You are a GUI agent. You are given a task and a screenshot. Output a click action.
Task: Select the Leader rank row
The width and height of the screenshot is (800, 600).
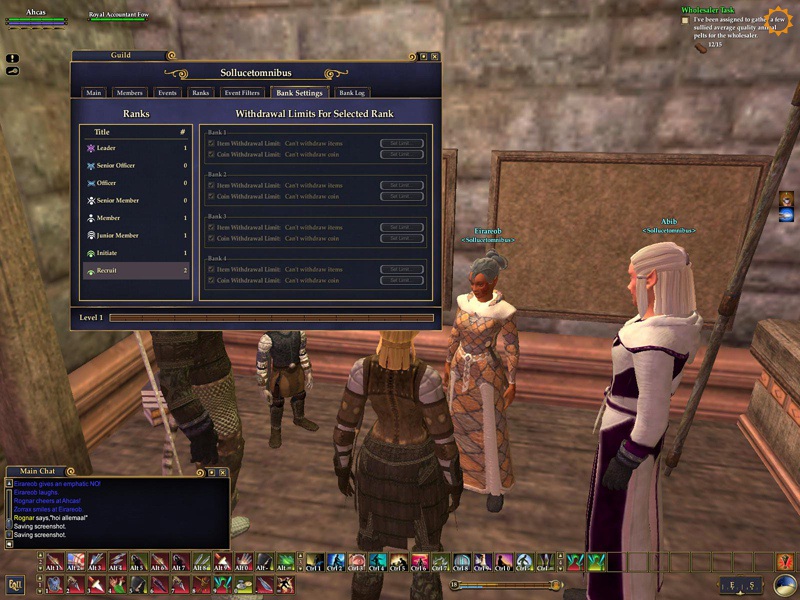(x=135, y=148)
